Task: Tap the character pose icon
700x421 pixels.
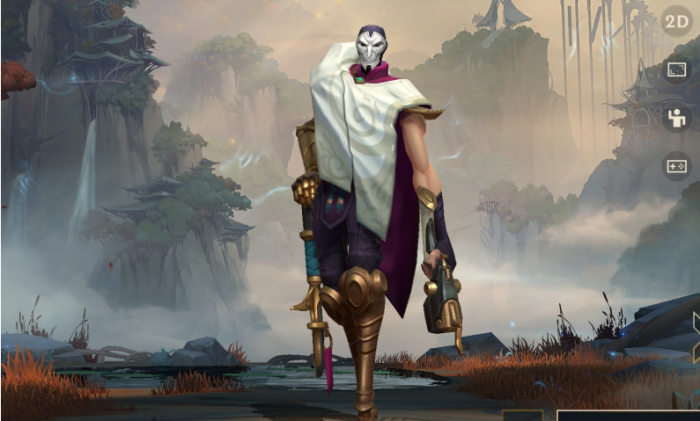Action: tap(677, 117)
